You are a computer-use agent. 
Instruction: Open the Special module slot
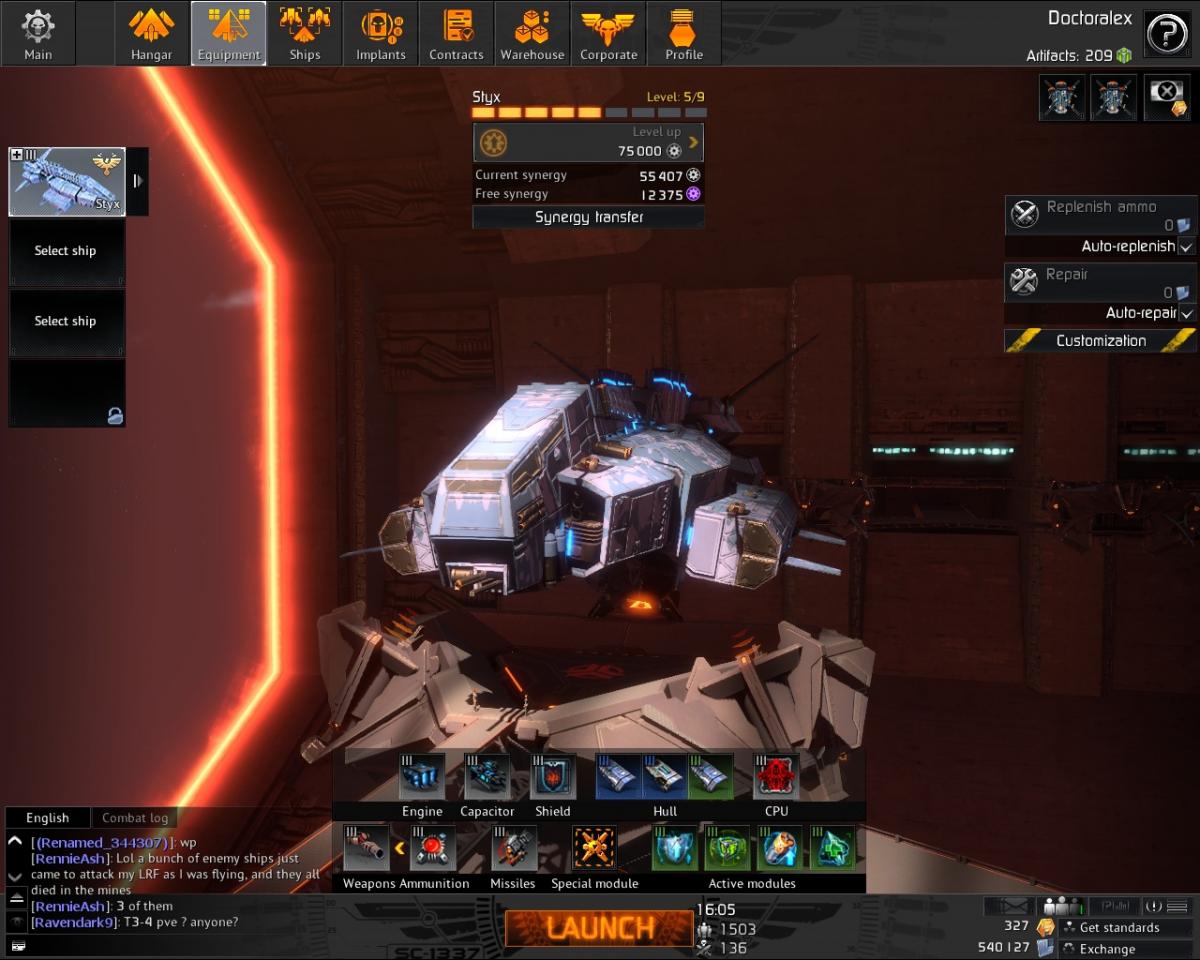(594, 848)
